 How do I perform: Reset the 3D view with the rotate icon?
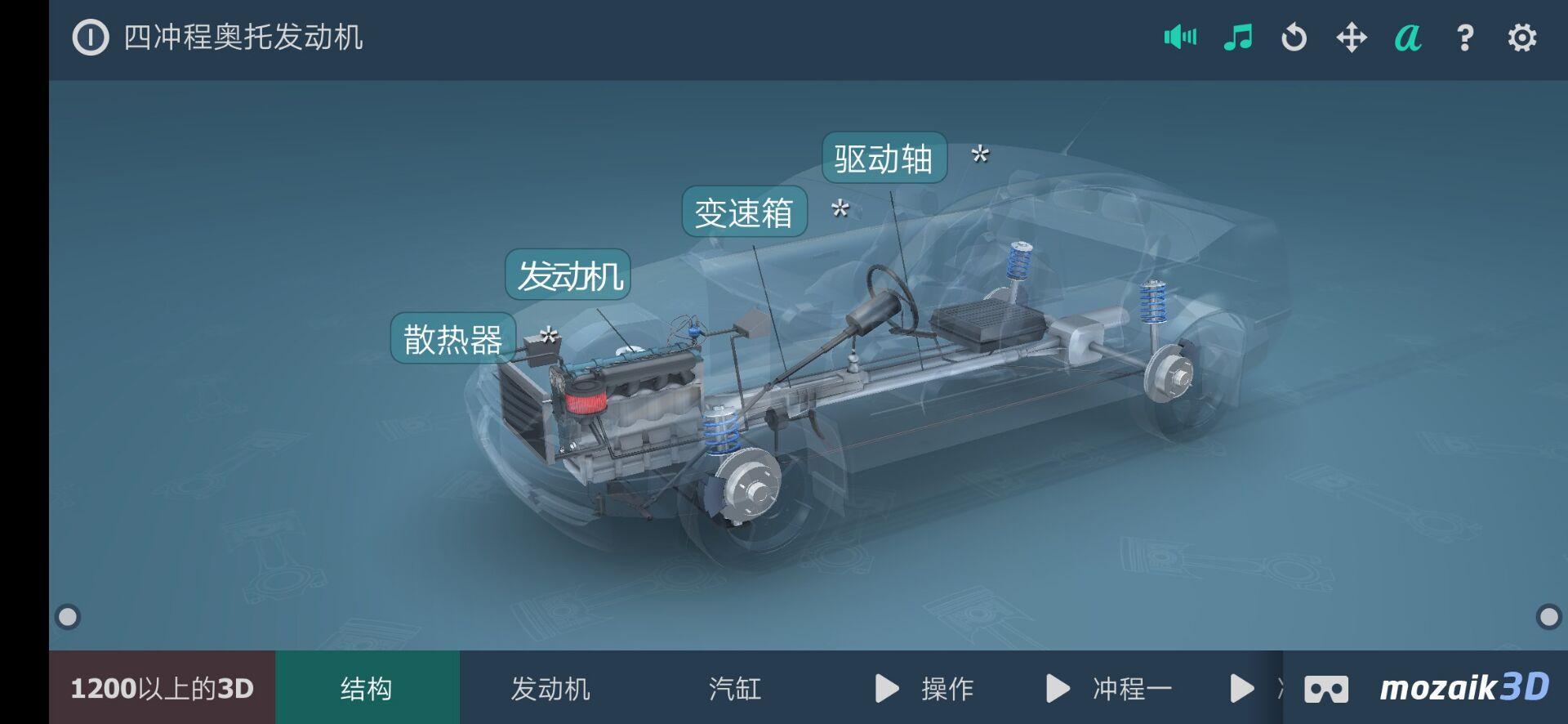pos(1295,38)
